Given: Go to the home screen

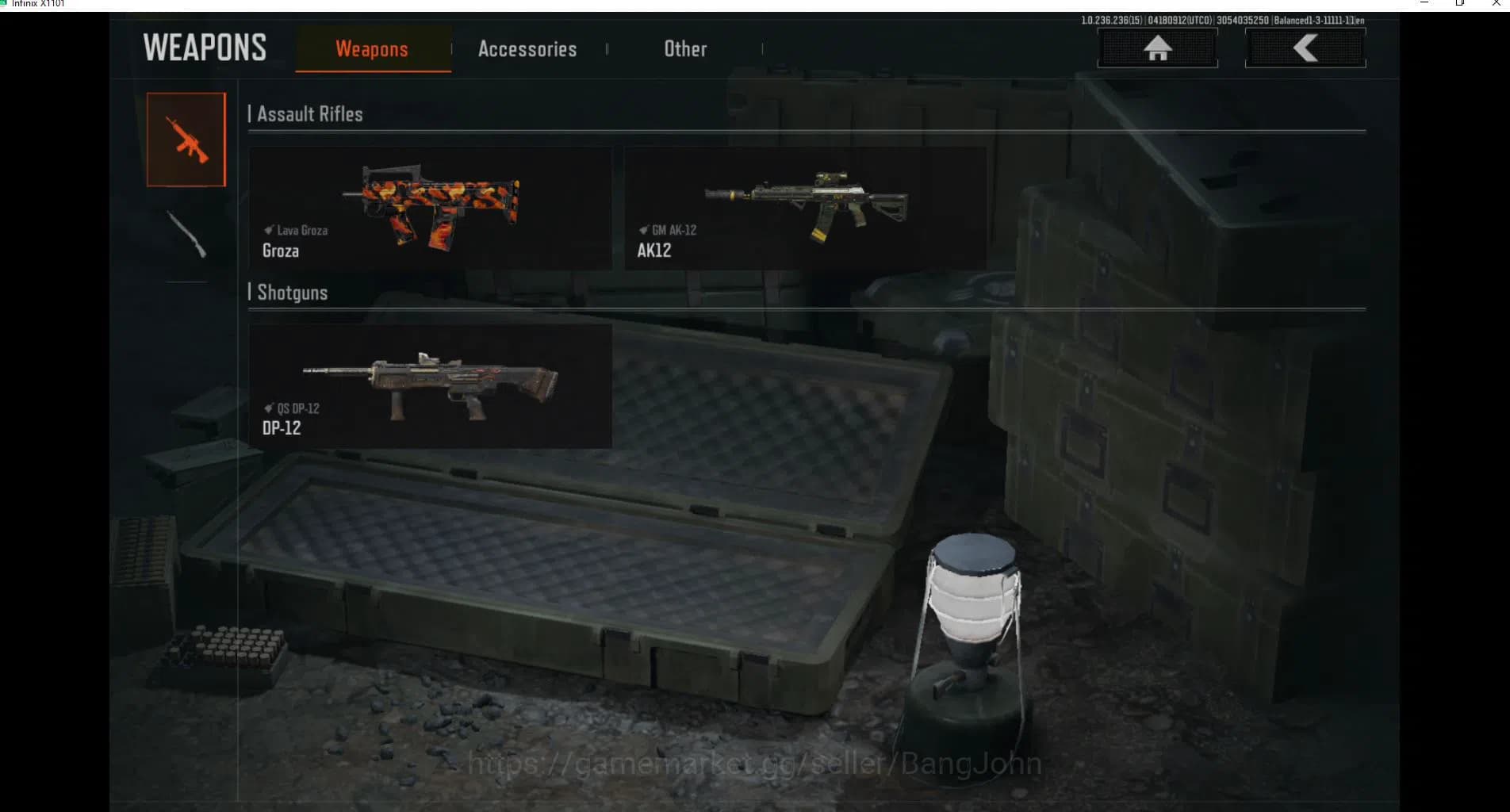Looking at the screenshot, I should coord(1157,48).
